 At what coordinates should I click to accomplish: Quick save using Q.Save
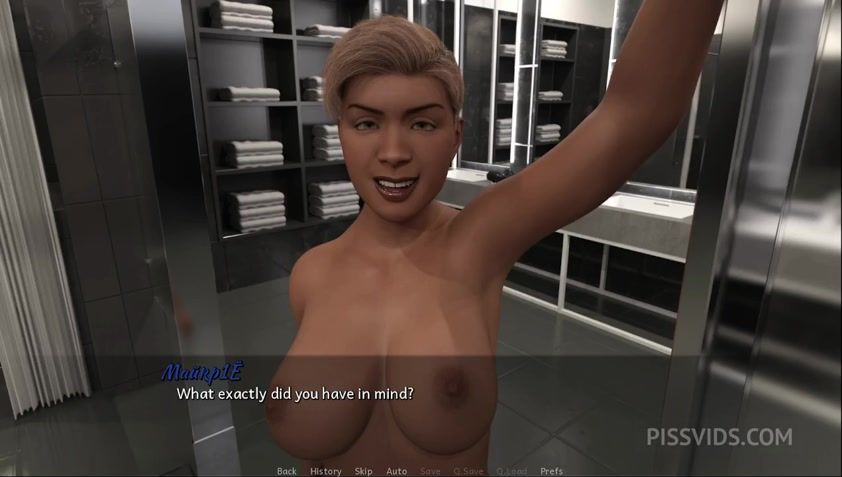(x=468, y=471)
